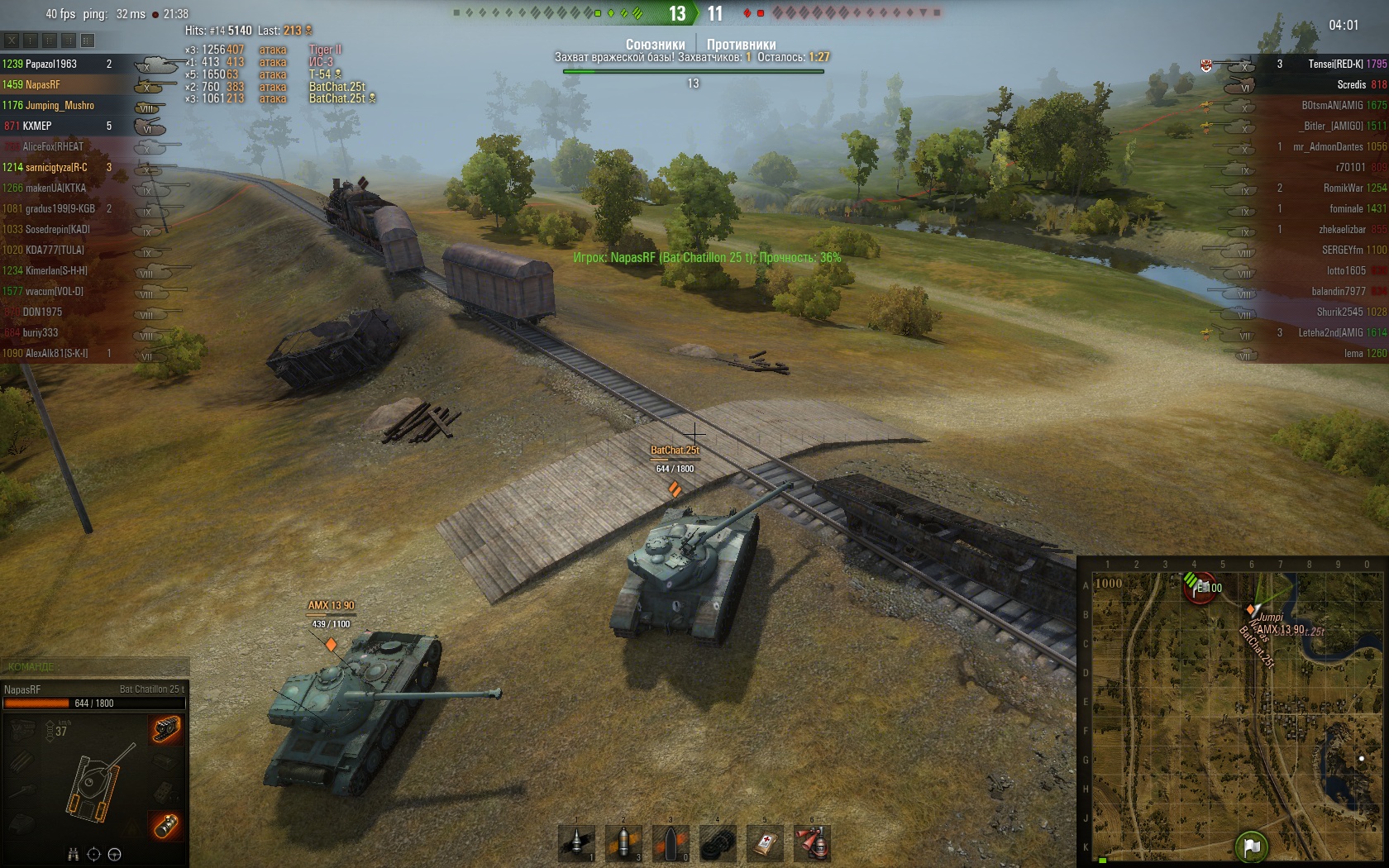Hide the player panel with the X button
This screenshot has height=868, width=1389.
click(12, 40)
